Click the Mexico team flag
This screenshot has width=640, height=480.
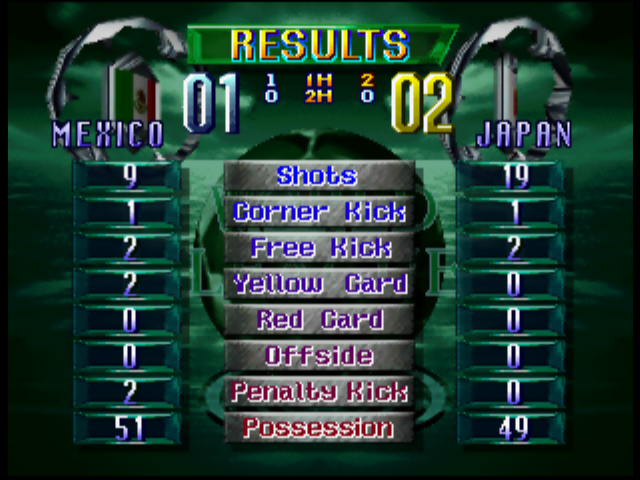coord(134,92)
